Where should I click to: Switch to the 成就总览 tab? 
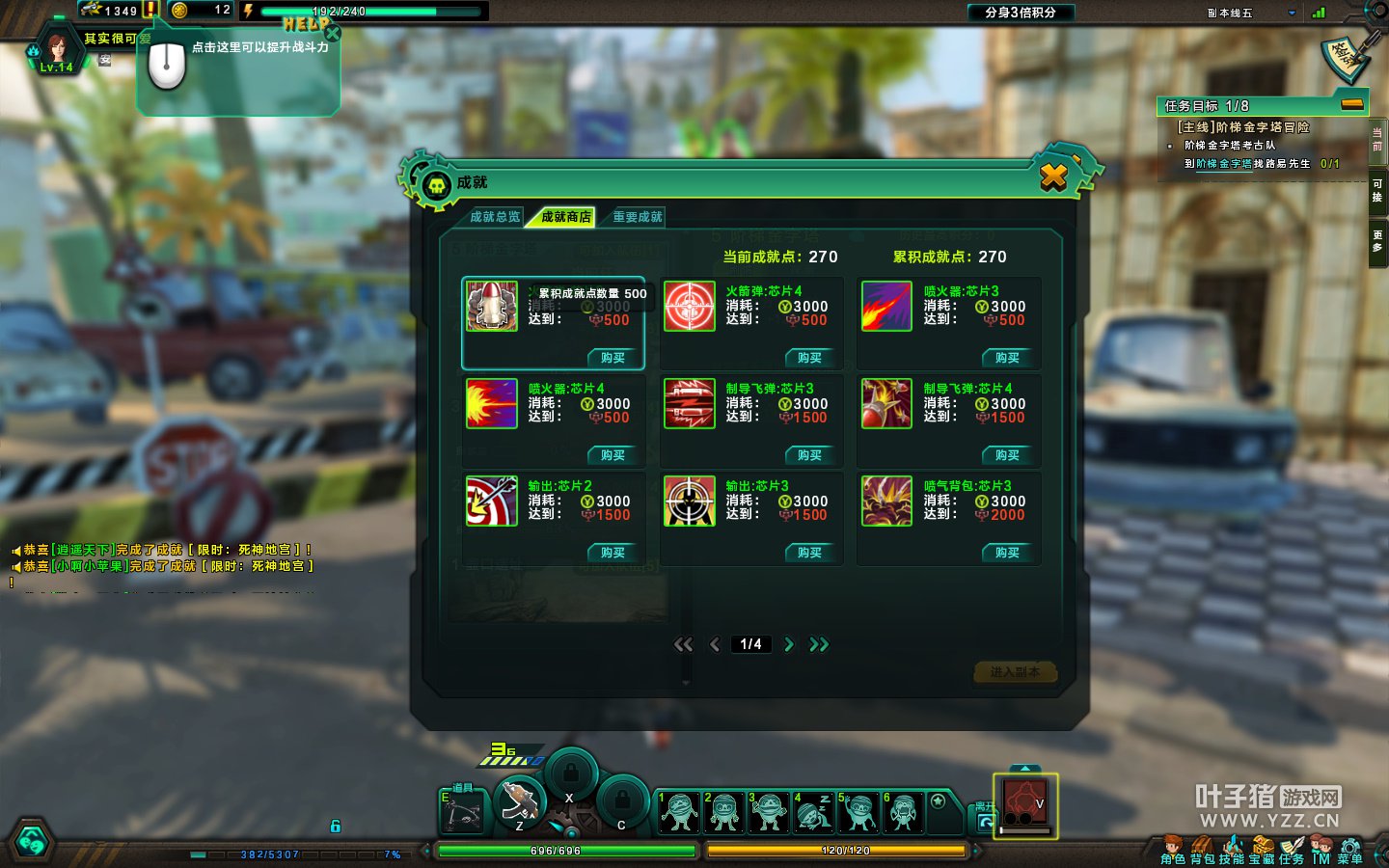point(495,217)
